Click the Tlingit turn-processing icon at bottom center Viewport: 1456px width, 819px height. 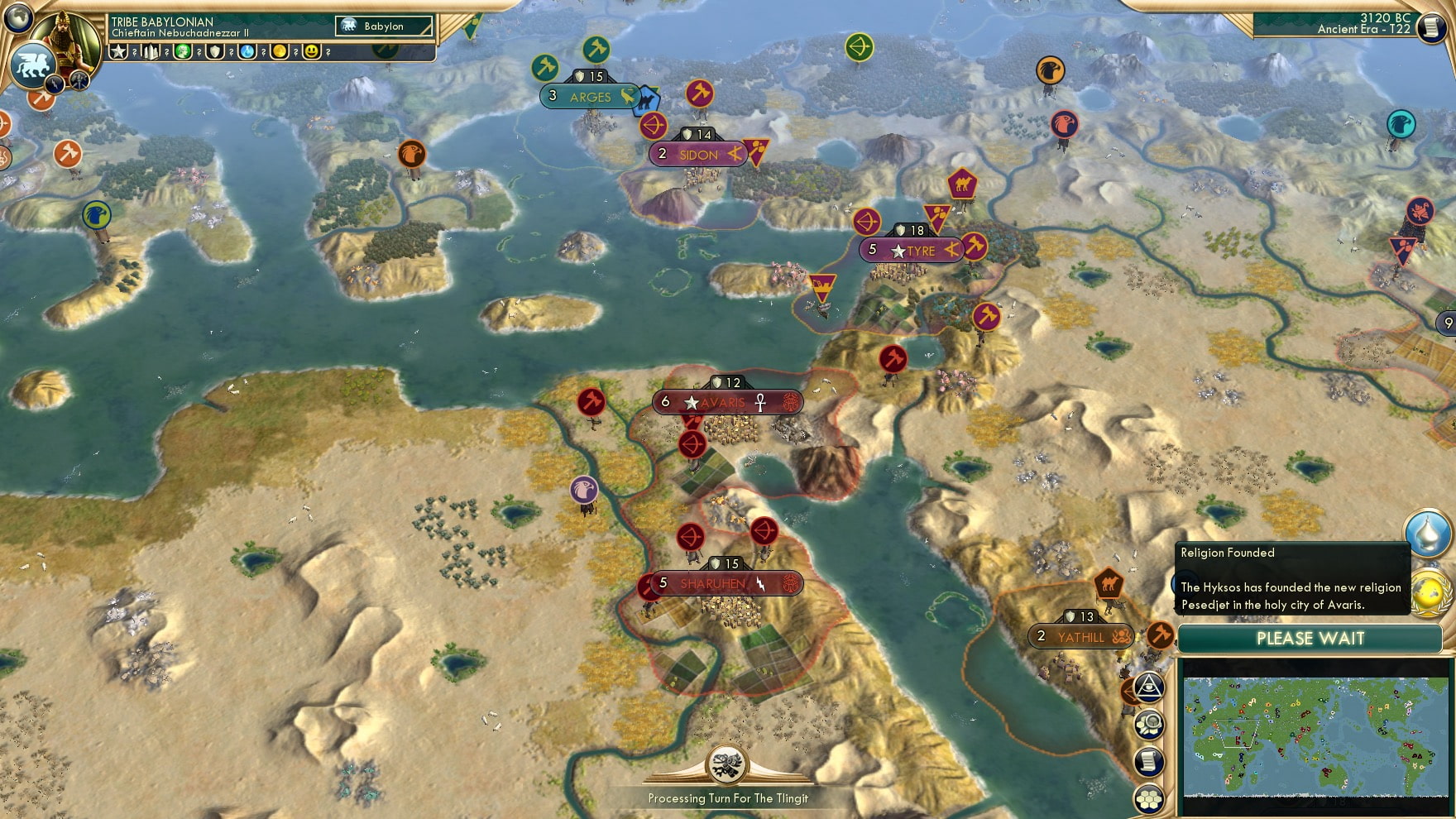point(726,764)
